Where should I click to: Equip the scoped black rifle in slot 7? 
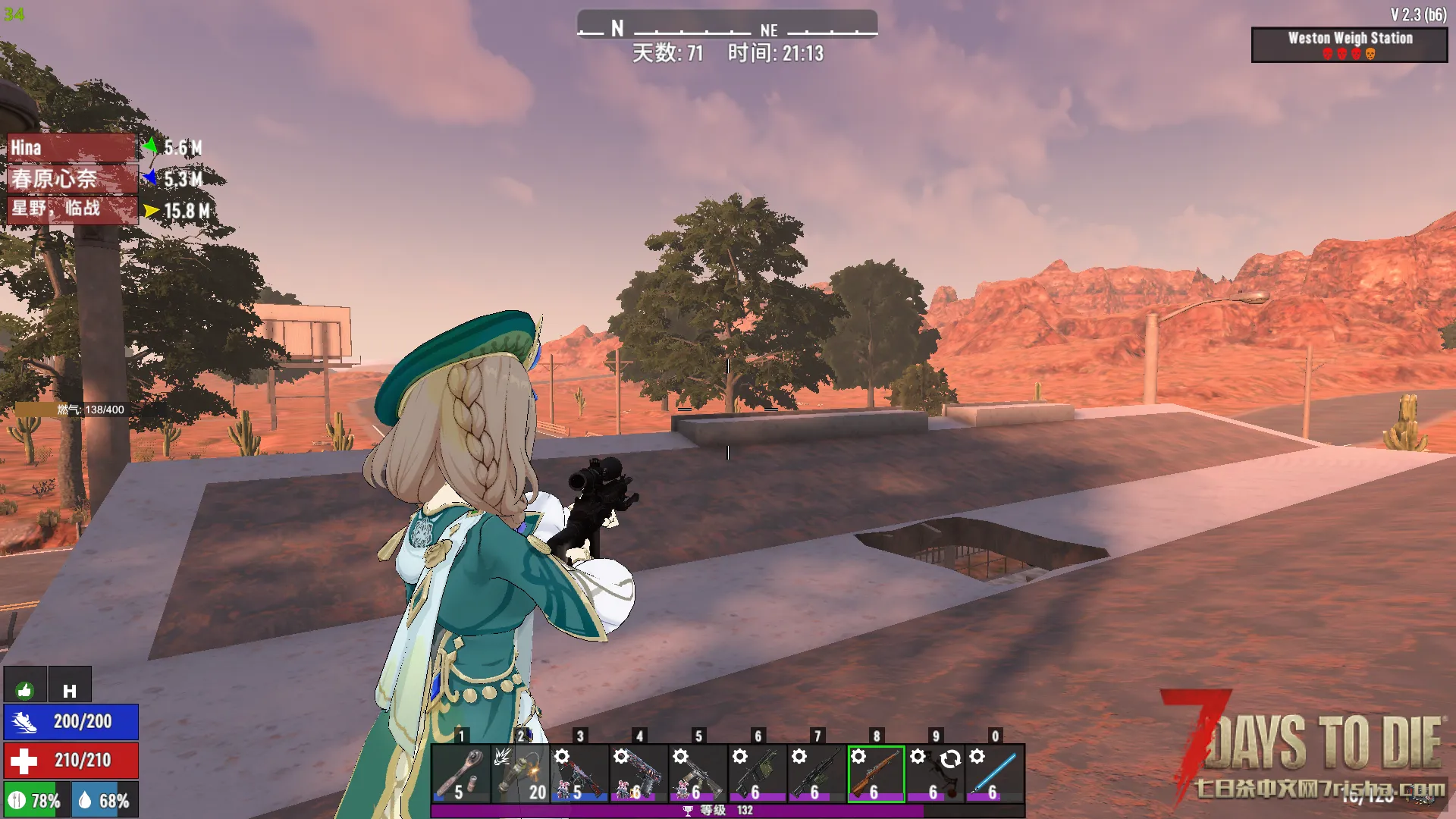tap(817, 773)
